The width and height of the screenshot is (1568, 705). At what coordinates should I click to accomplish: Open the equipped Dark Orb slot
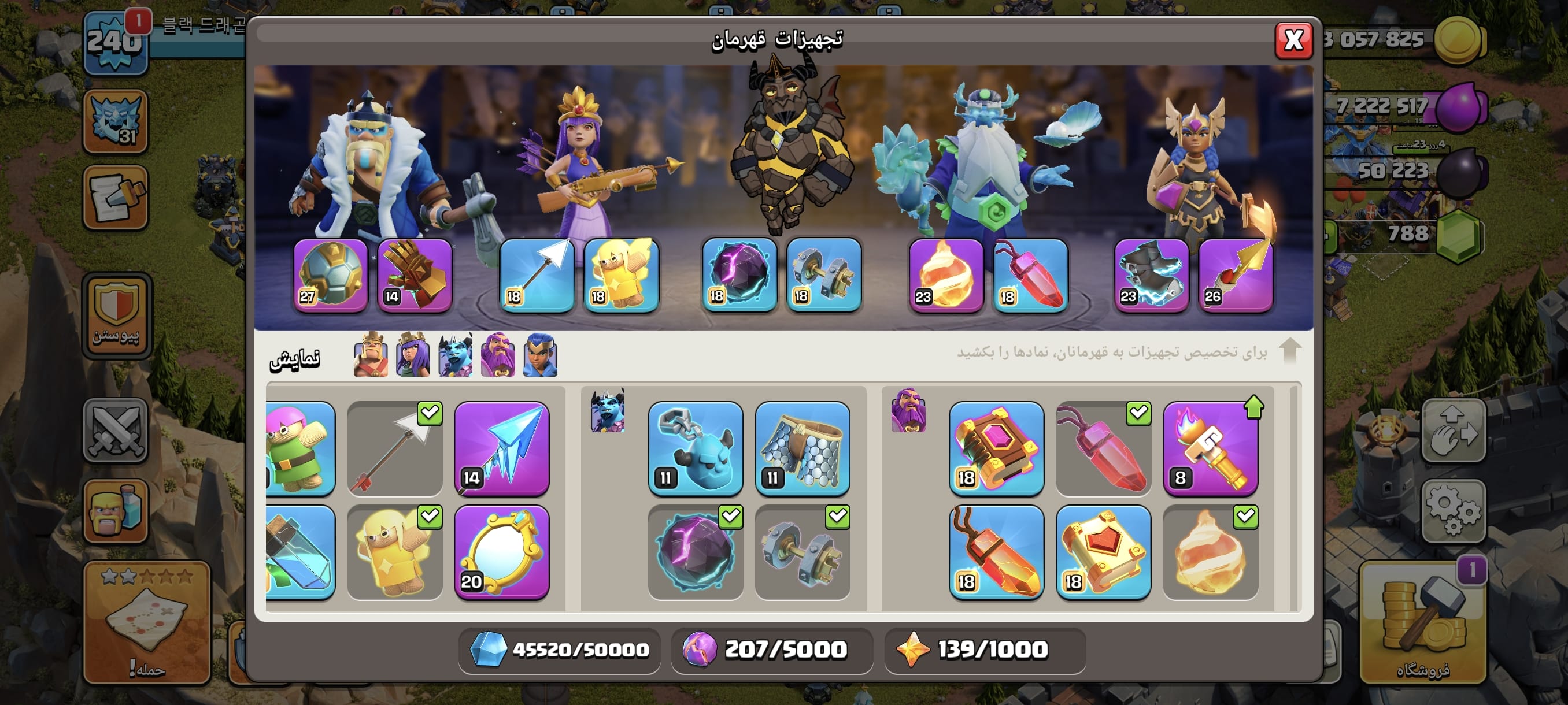(739, 276)
